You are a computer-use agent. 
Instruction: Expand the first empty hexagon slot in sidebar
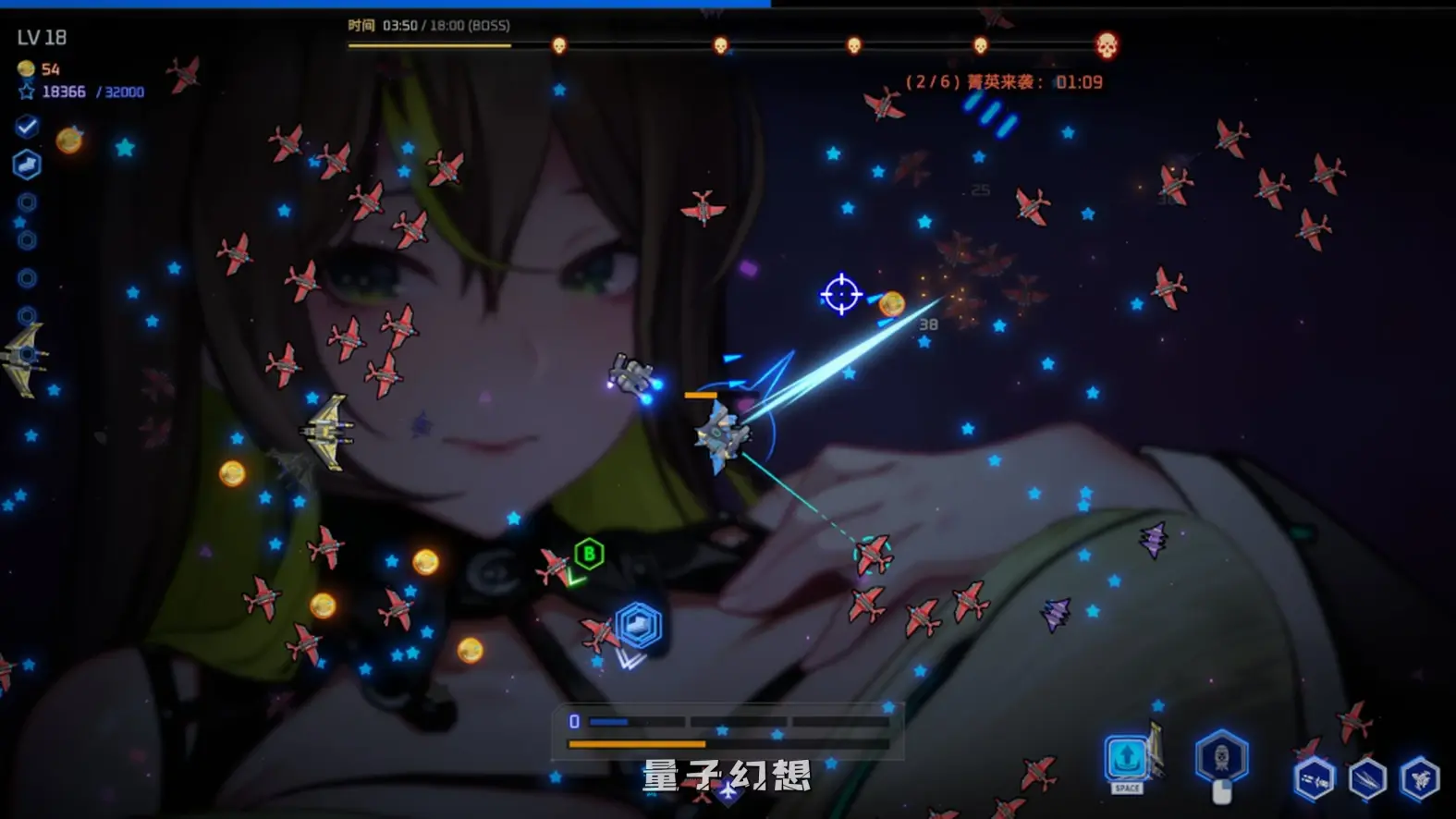tap(26, 202)
